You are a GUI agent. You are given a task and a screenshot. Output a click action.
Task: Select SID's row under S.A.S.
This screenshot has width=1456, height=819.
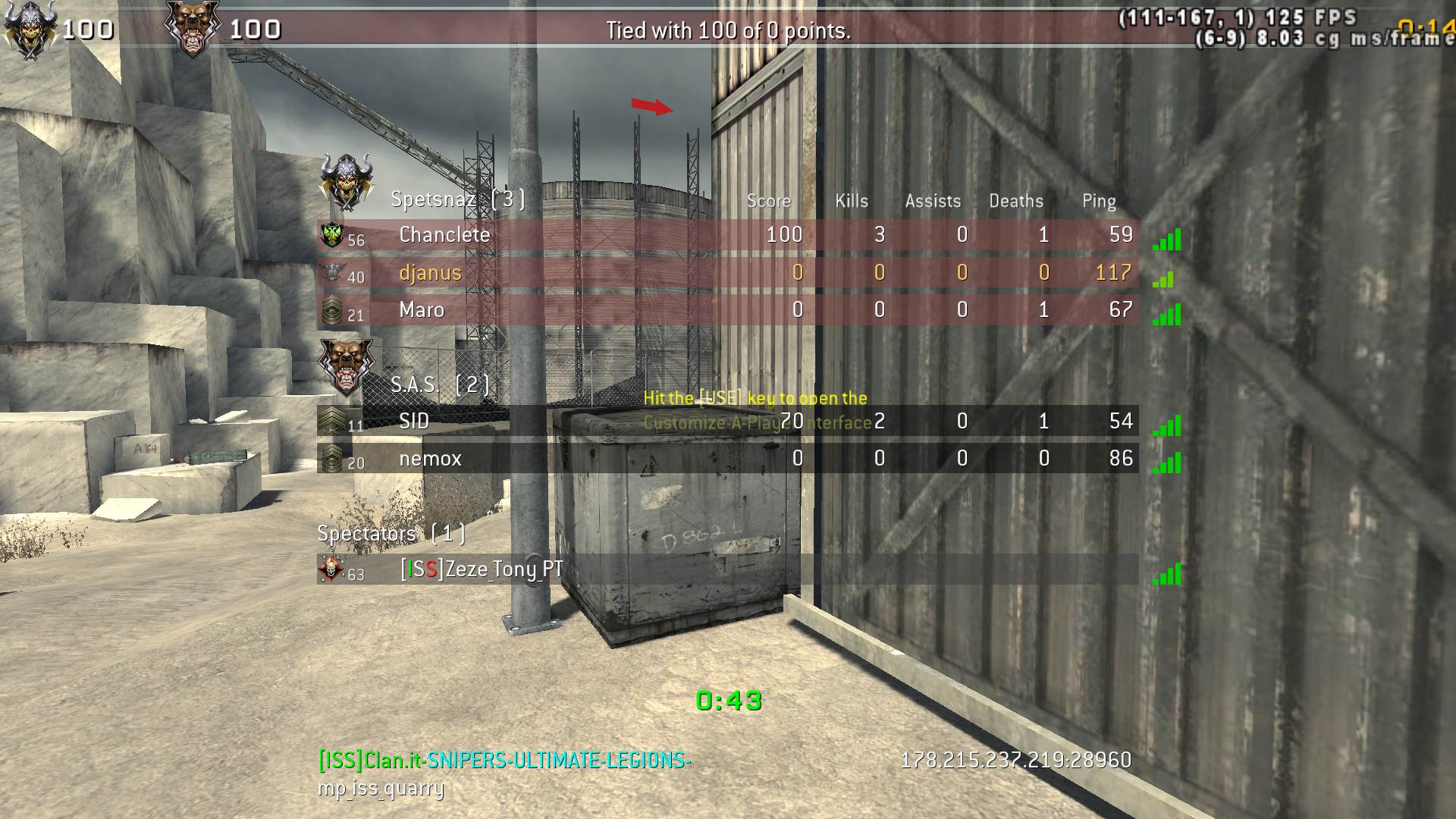click(x=414, y=421)
